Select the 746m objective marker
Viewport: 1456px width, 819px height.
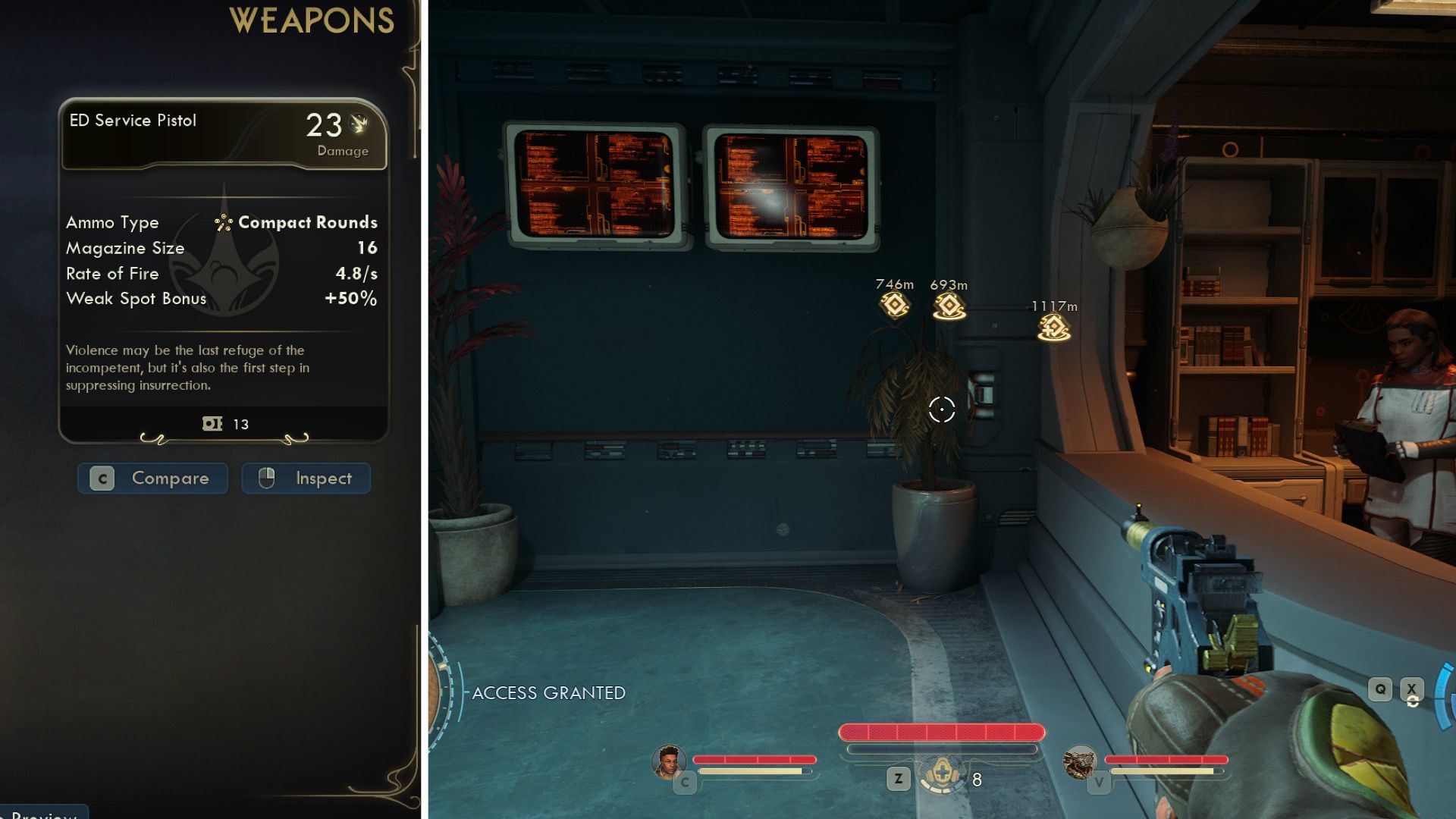(895, 305)
